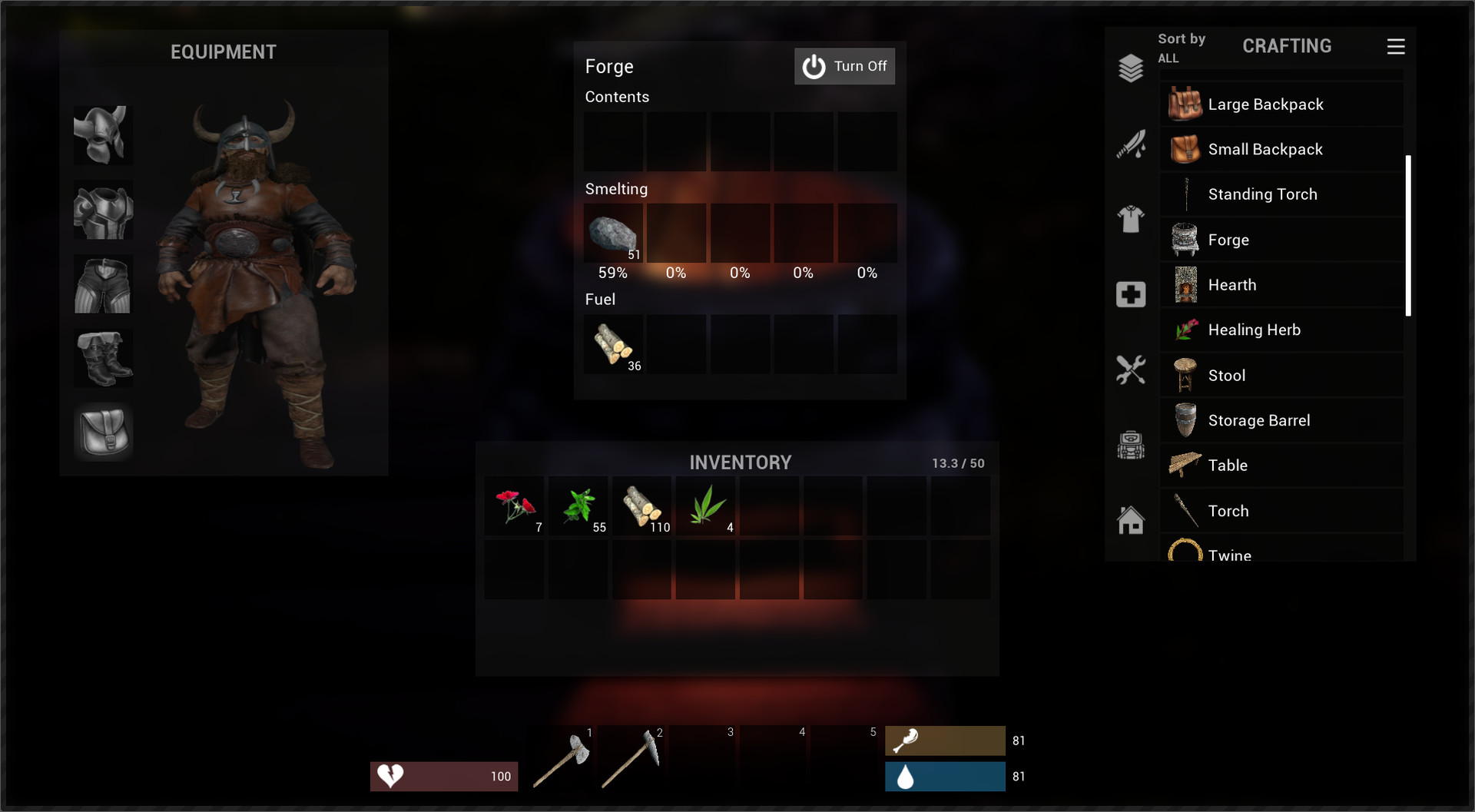This screenshot has height=812, width=1475.
Task: Choose the Standing Torch crafting recipe
Action: click(x=1281, y=194)
